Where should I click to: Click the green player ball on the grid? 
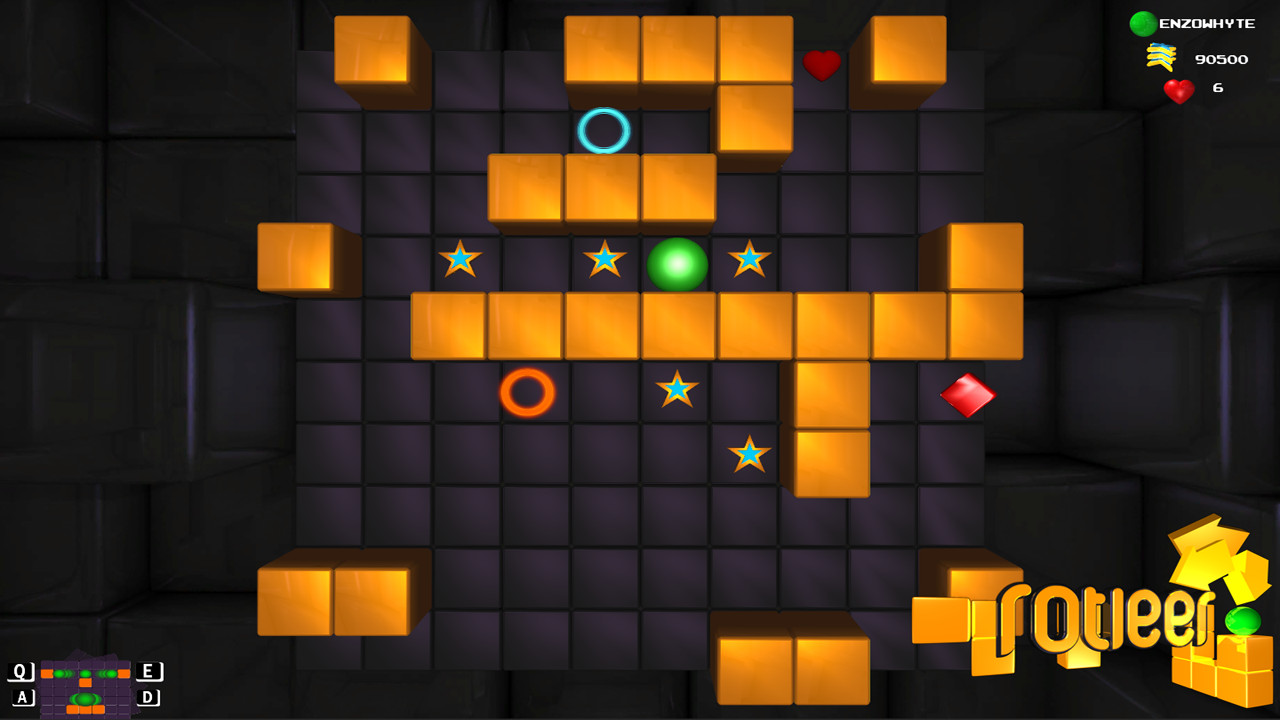pos(676,265)
